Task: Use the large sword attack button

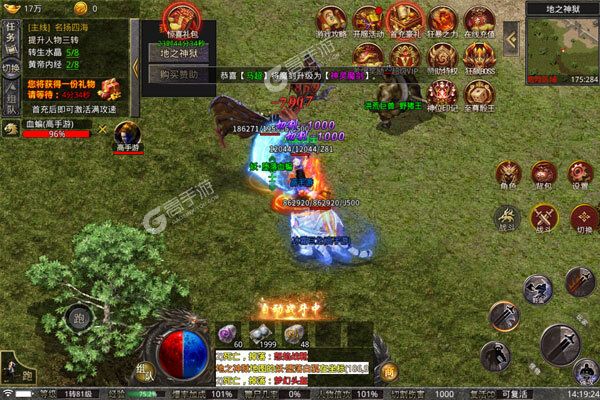Action: pyautogui.click(x=559, y=343)
